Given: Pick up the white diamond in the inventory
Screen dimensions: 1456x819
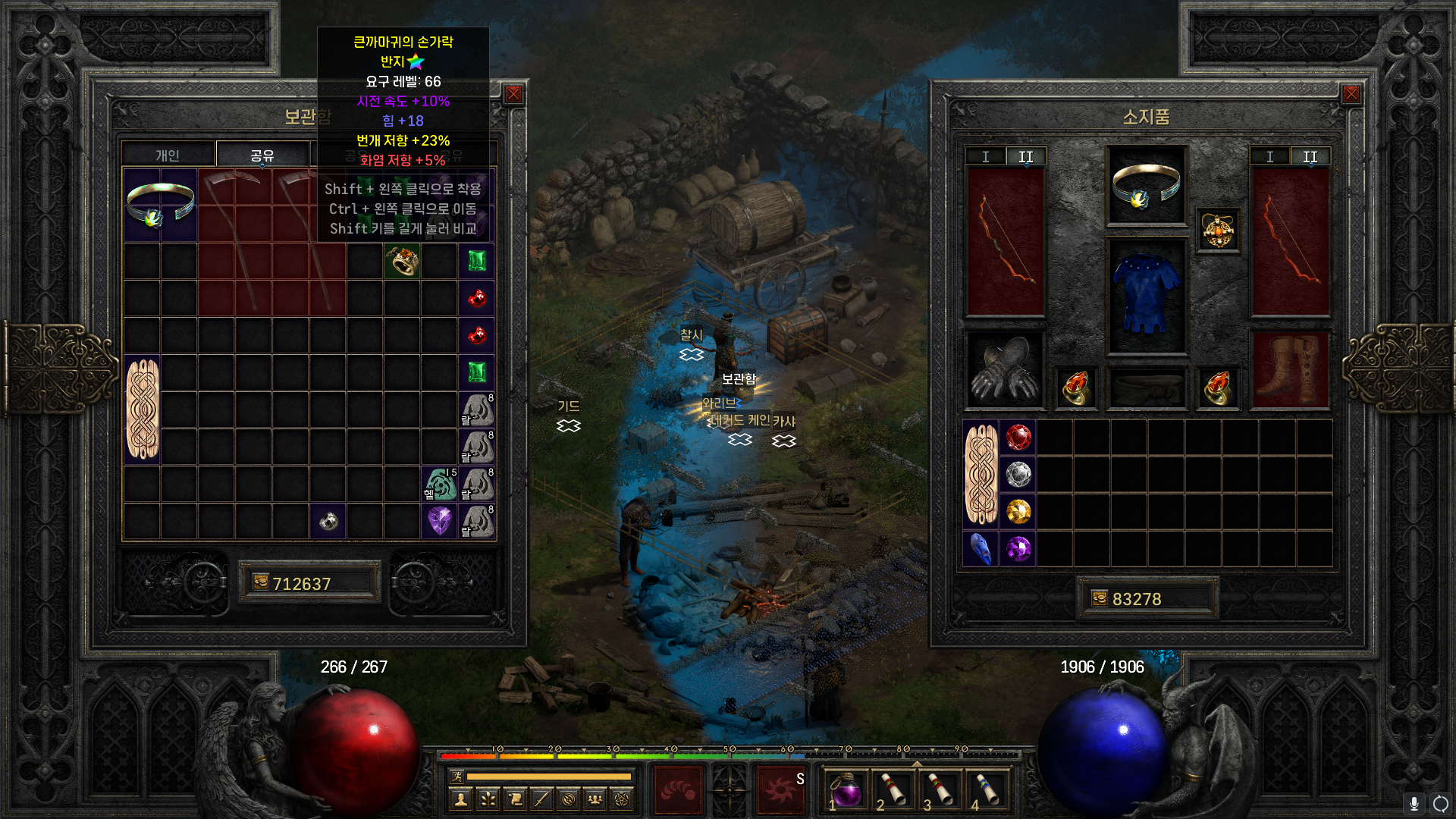Looking at the screenshot, I should click(x=1018, y=475).
